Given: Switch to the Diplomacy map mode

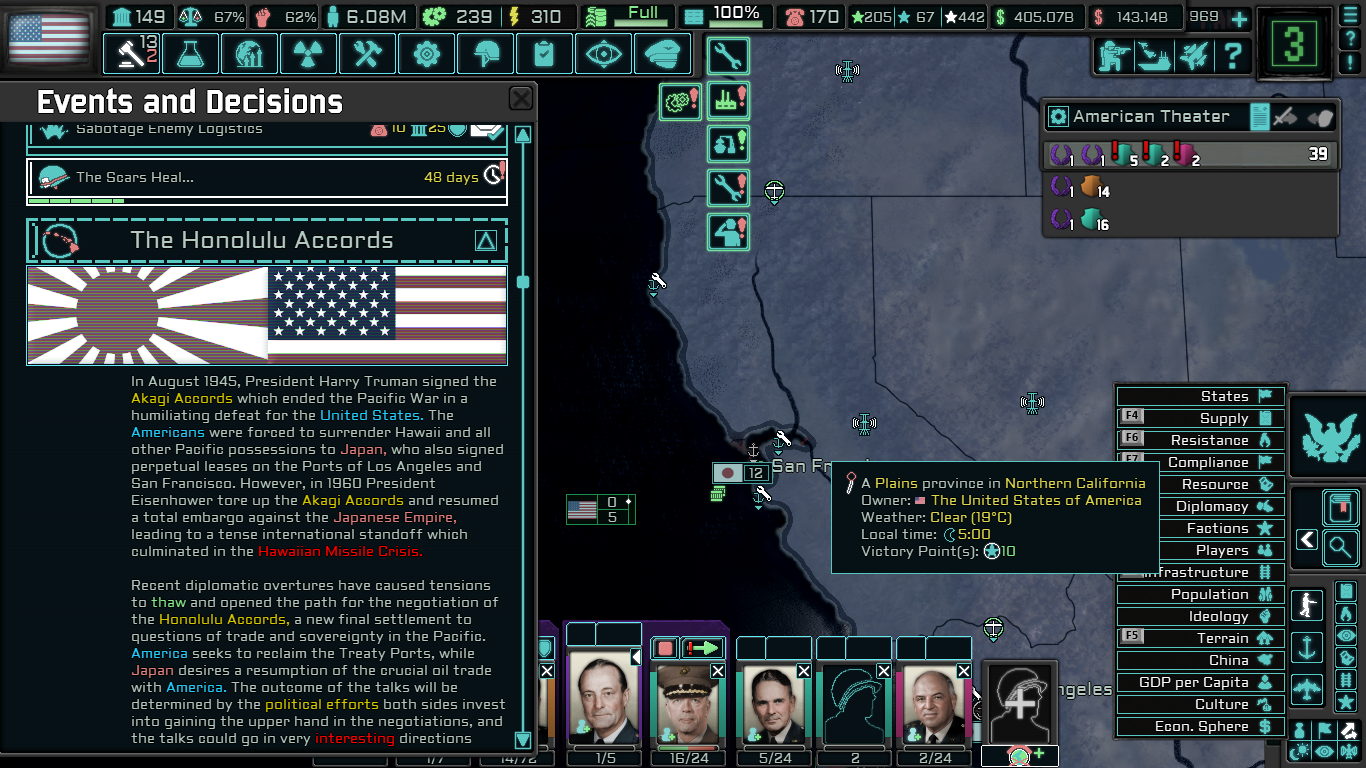Looking at the screenshot, I should point(1199,506).
